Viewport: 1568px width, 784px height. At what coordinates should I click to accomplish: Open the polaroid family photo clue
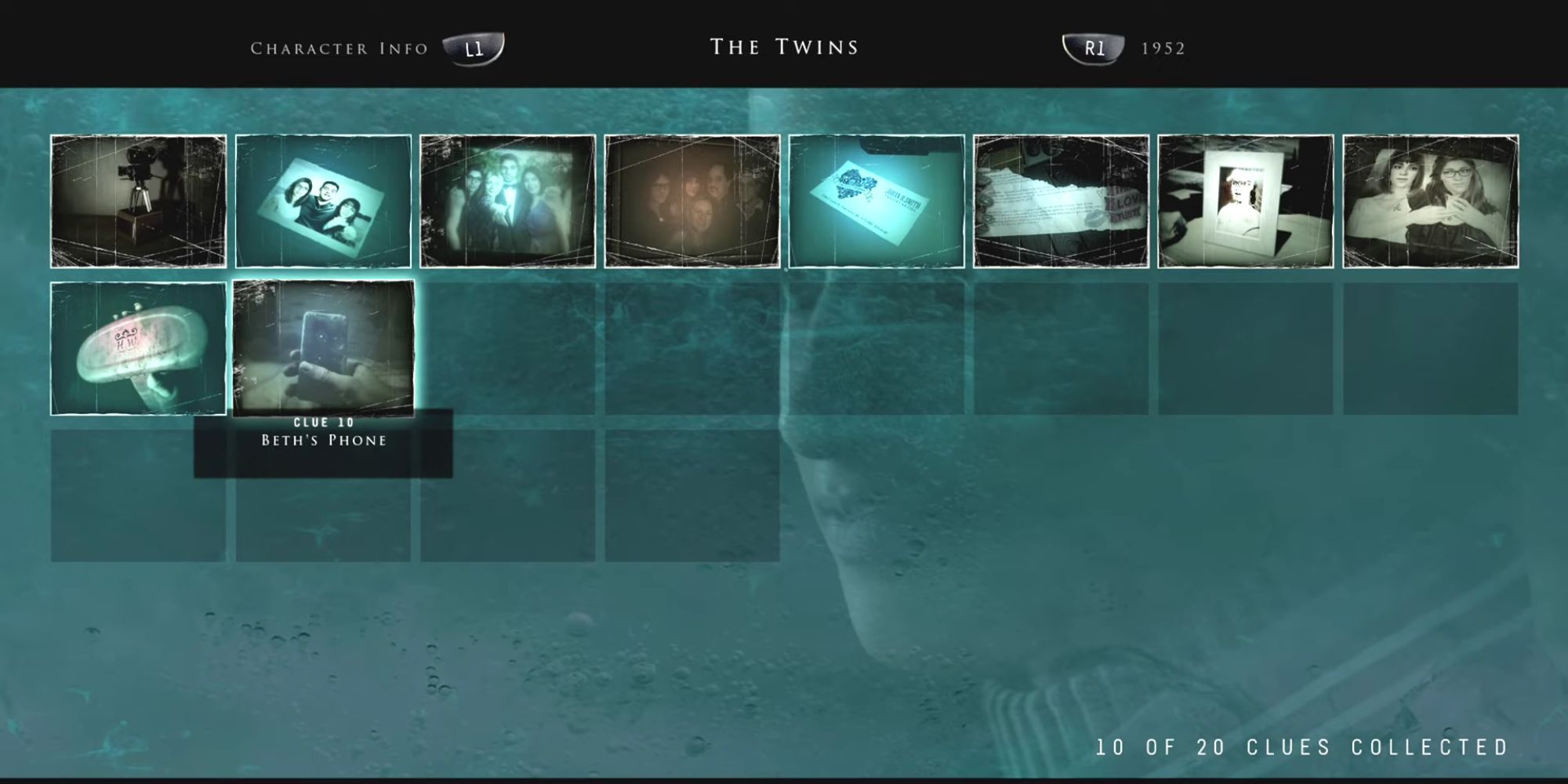pyautogui.click(x=323, y=200)
